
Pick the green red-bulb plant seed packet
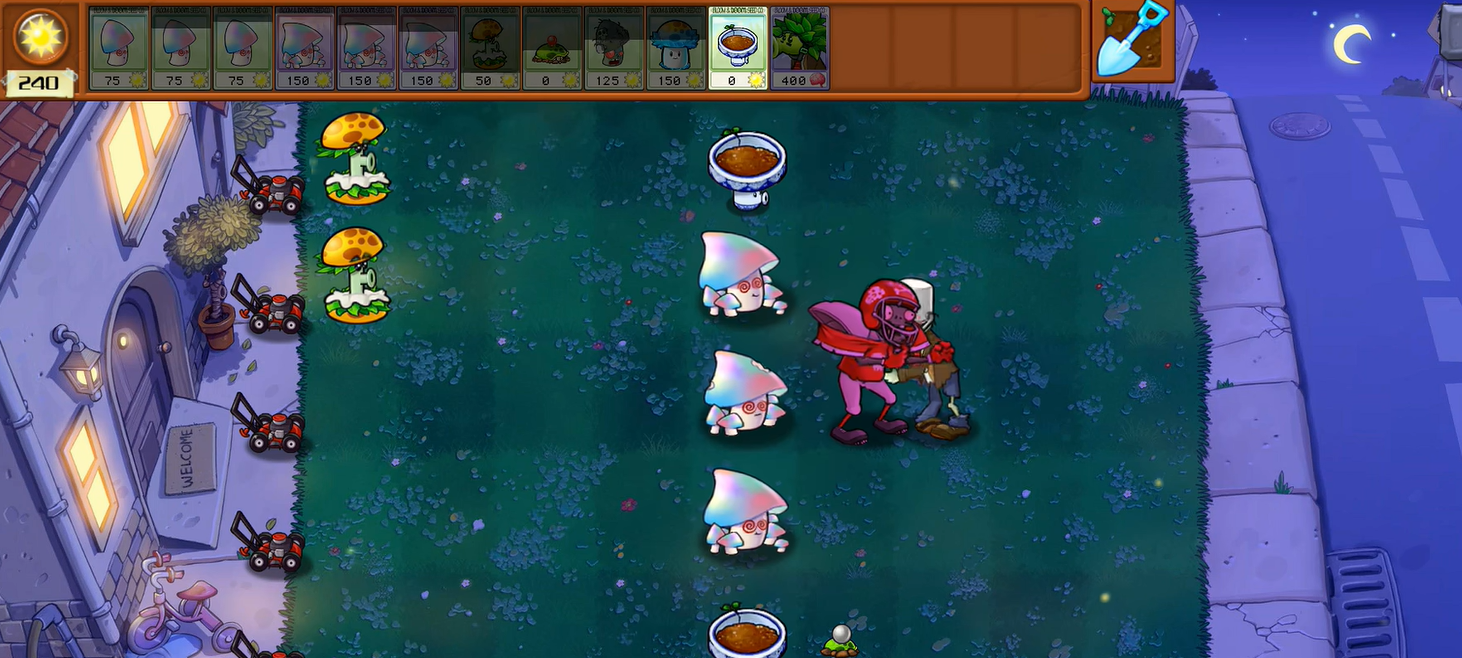pyautogui.click(x=552, y=48)
